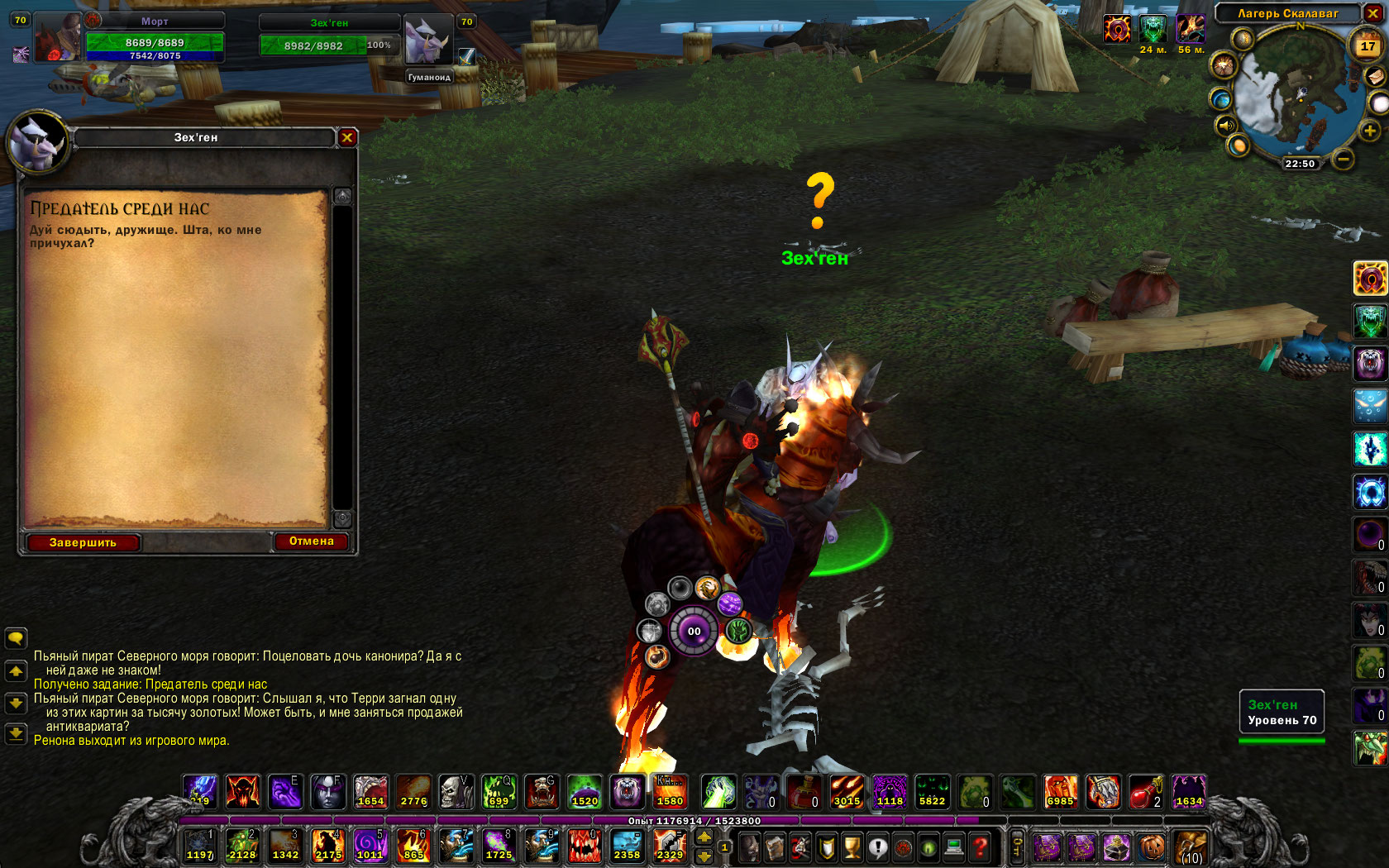Image resolution: width=1389 pixels, height=868 pixels.
Task: Complete the quest with the Завершить button
Action: click(x=83, y=542)
